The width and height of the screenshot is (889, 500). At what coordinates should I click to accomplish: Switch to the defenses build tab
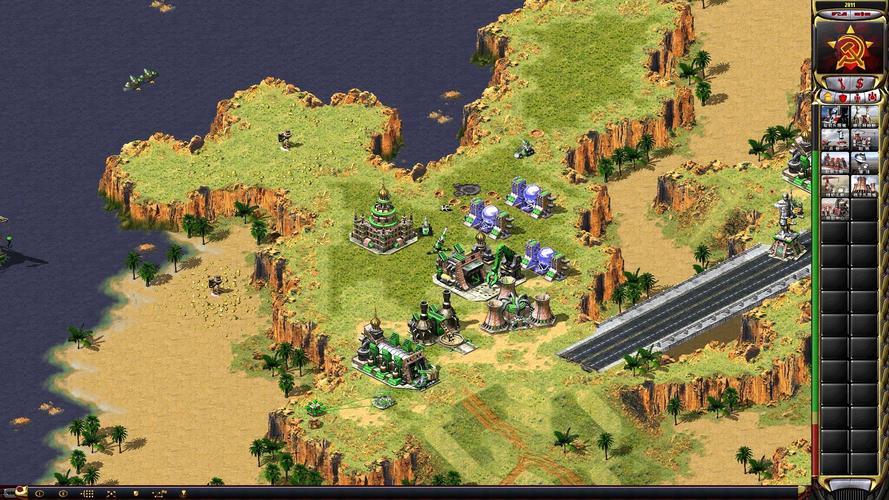coord(842,98)
